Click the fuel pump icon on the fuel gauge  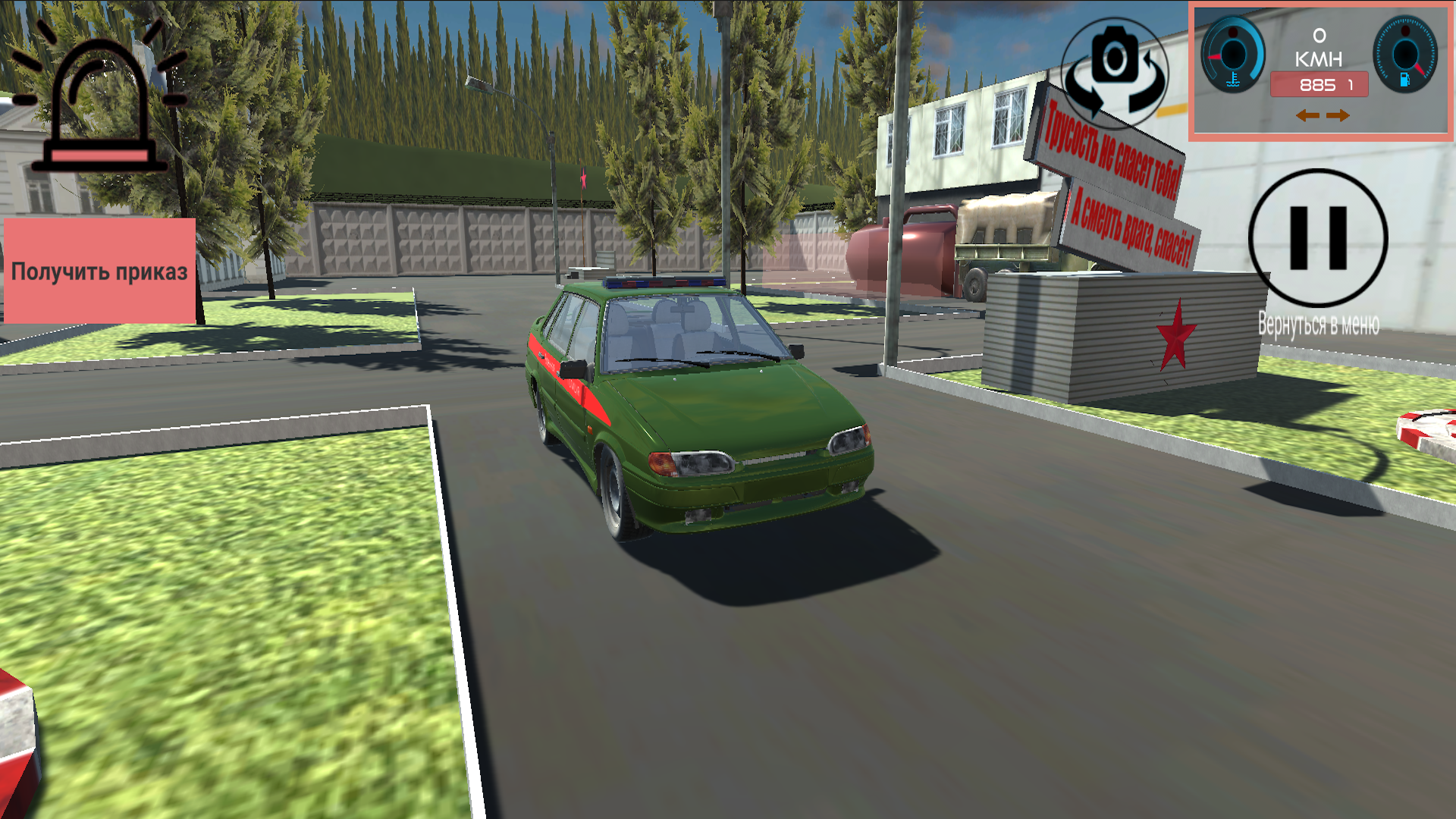(x=1404, y=80)
